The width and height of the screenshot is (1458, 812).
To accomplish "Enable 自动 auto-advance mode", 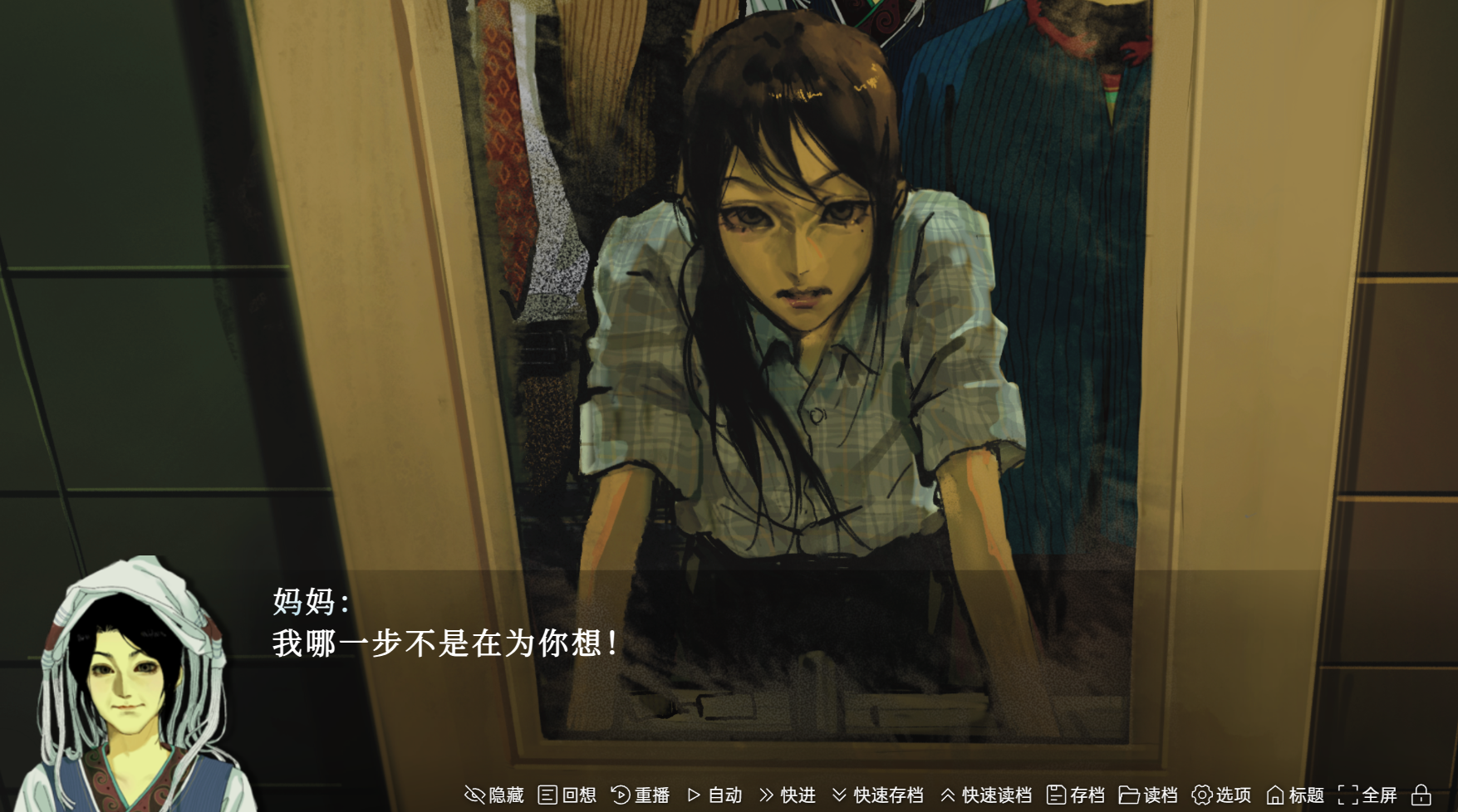I will tap(714, 795).
